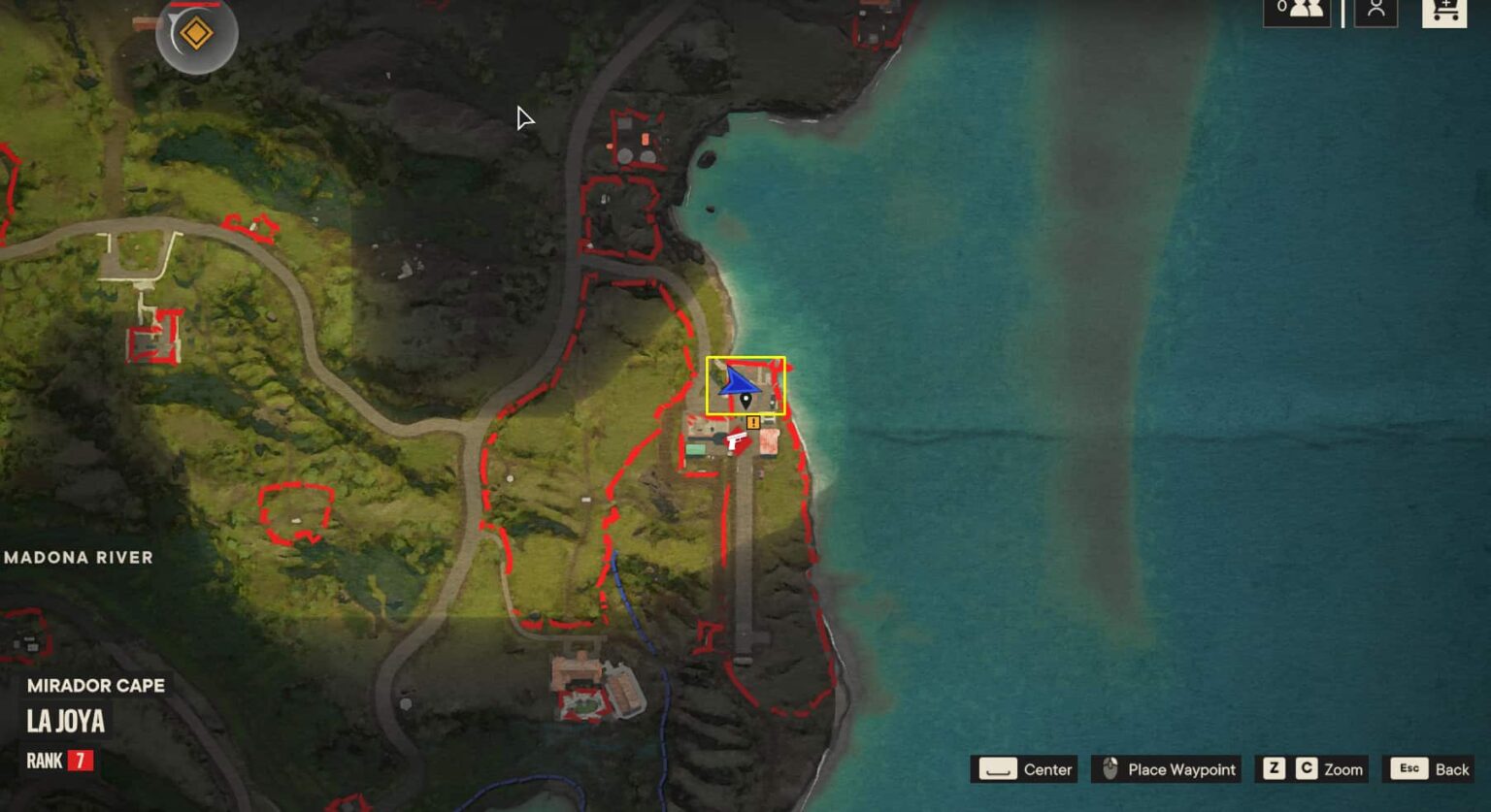Click the Esc key hint icon
1491x812 pixels.
(x=1409, y=768)
